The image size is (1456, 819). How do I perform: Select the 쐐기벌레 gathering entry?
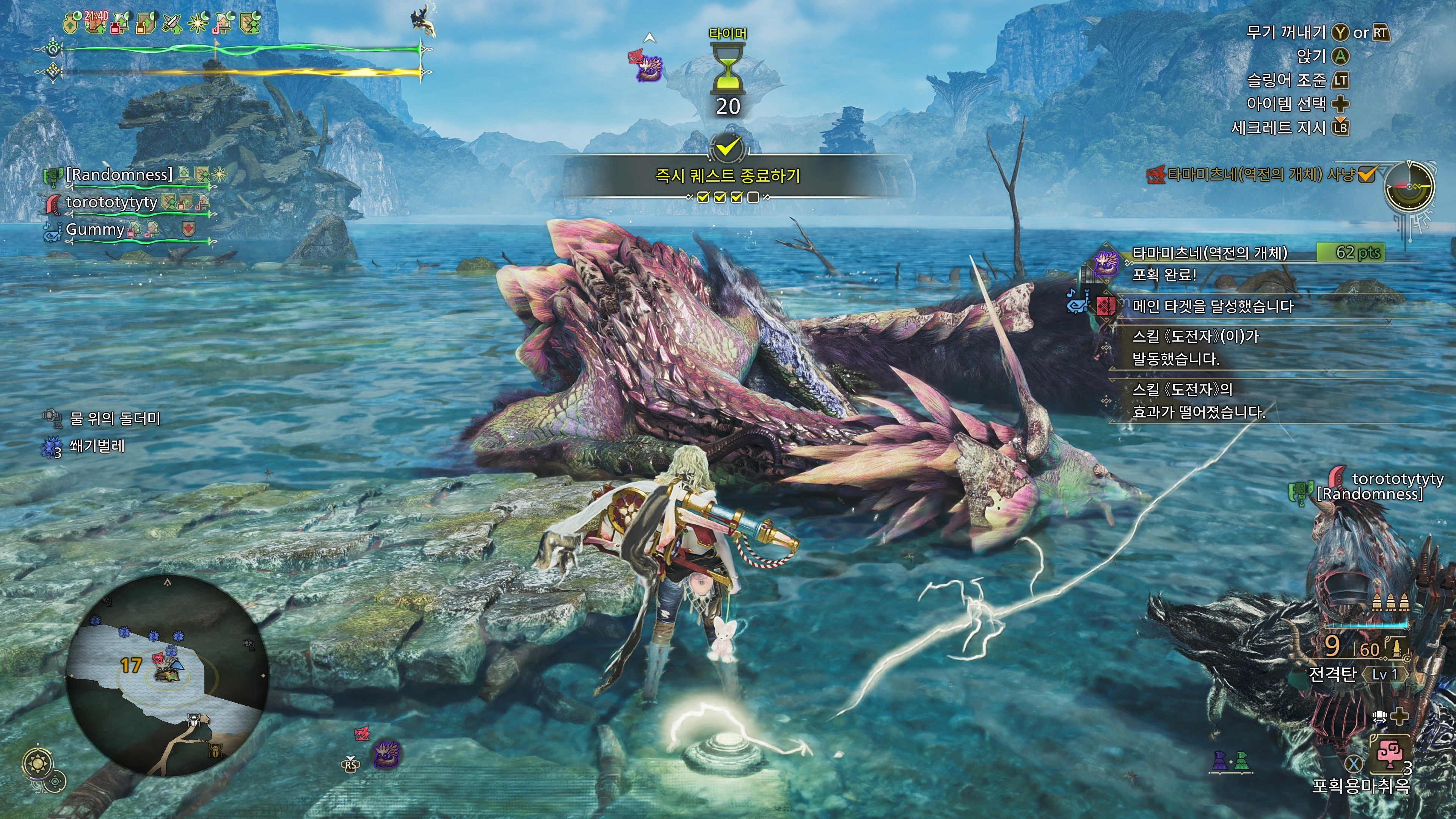(x=97, y=446)
